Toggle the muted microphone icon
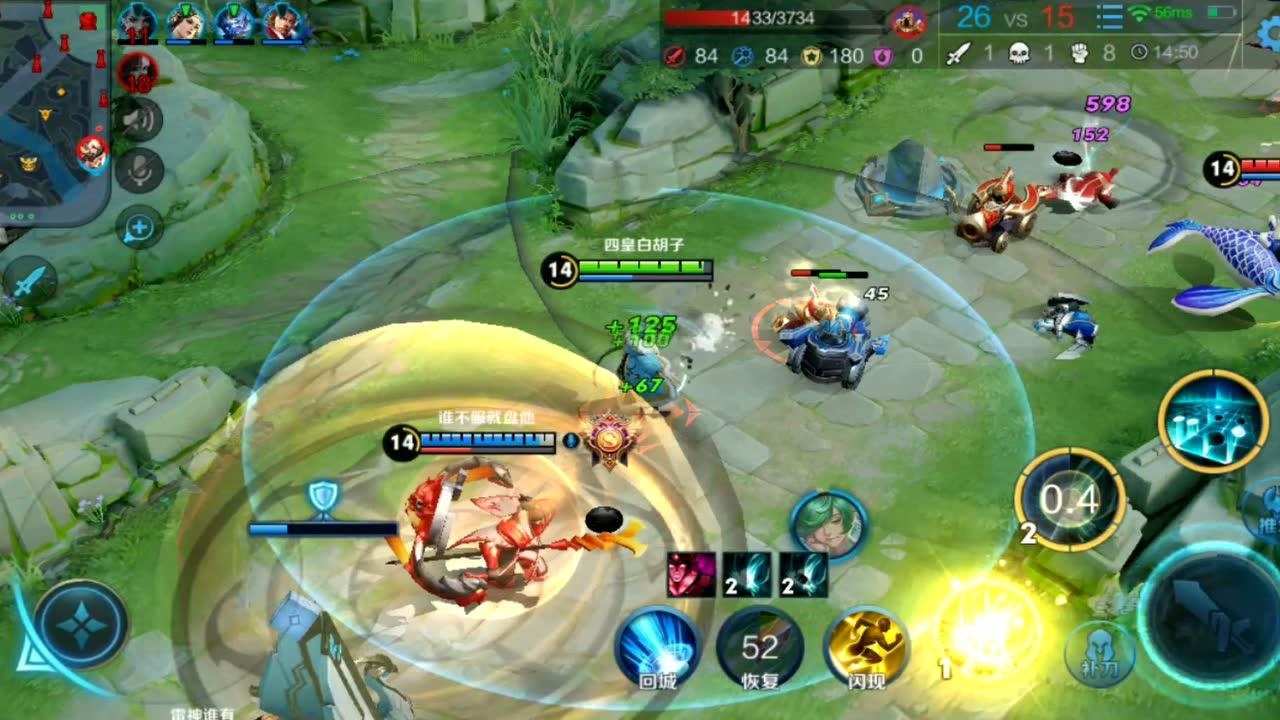Image resolution: width=1280 pixels, height=720 pixels. [139, 170]
